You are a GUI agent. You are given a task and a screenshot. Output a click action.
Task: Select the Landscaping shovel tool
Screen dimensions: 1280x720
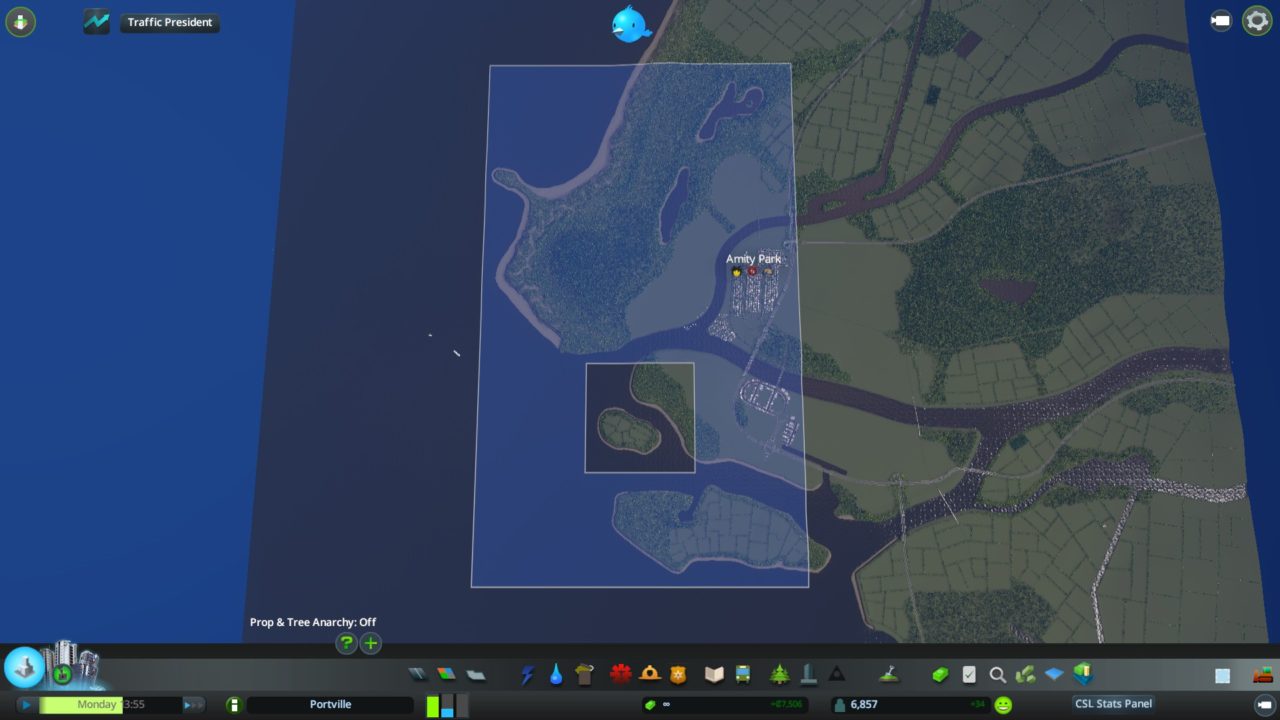(891, 673)
